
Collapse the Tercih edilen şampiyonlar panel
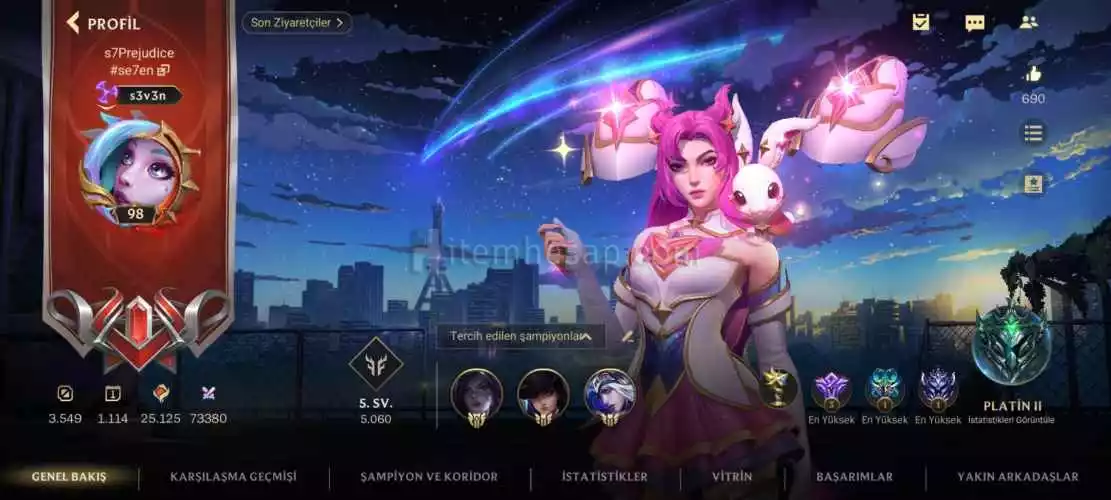(x=586, y=337)
